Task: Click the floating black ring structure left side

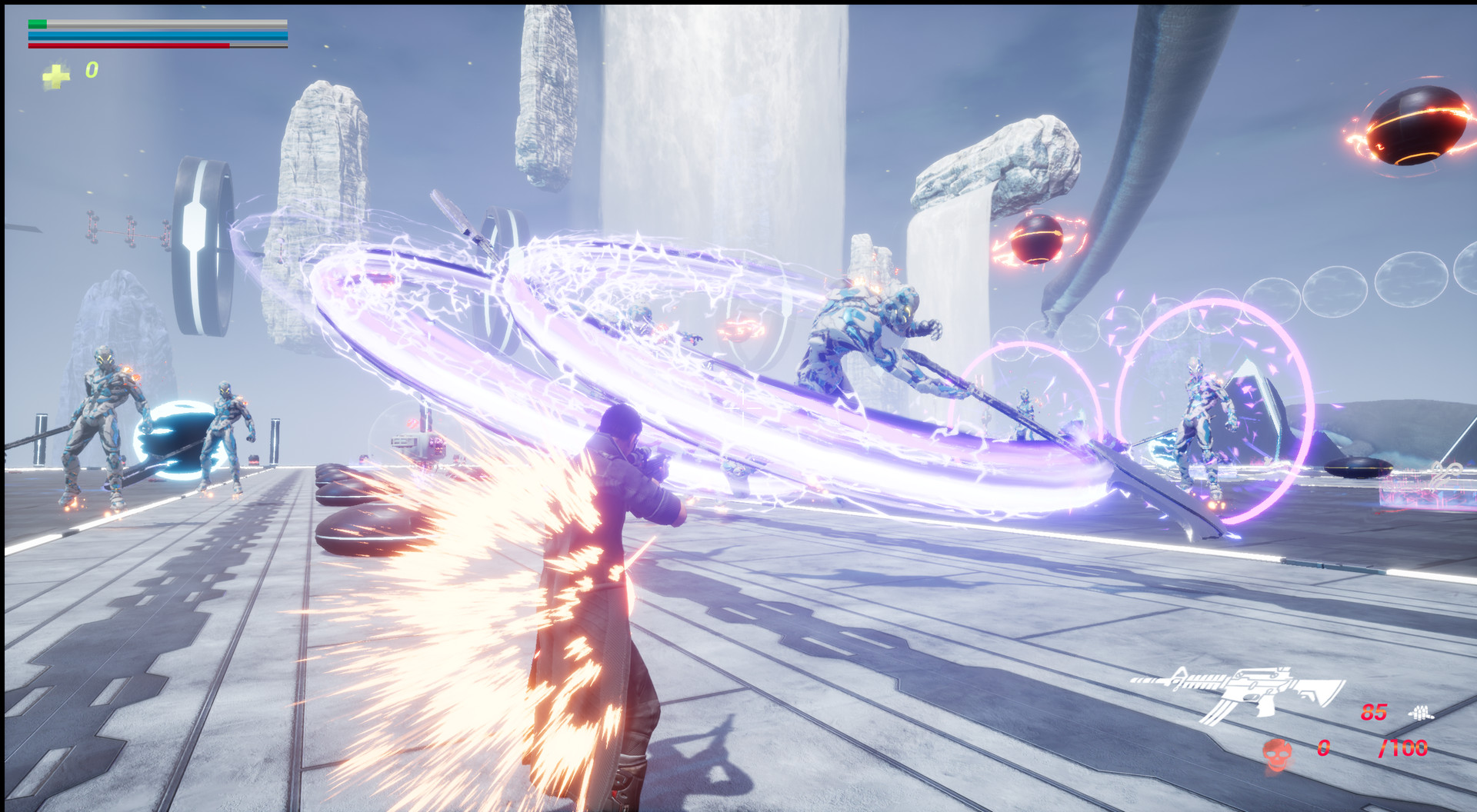Action: (200, 246)
